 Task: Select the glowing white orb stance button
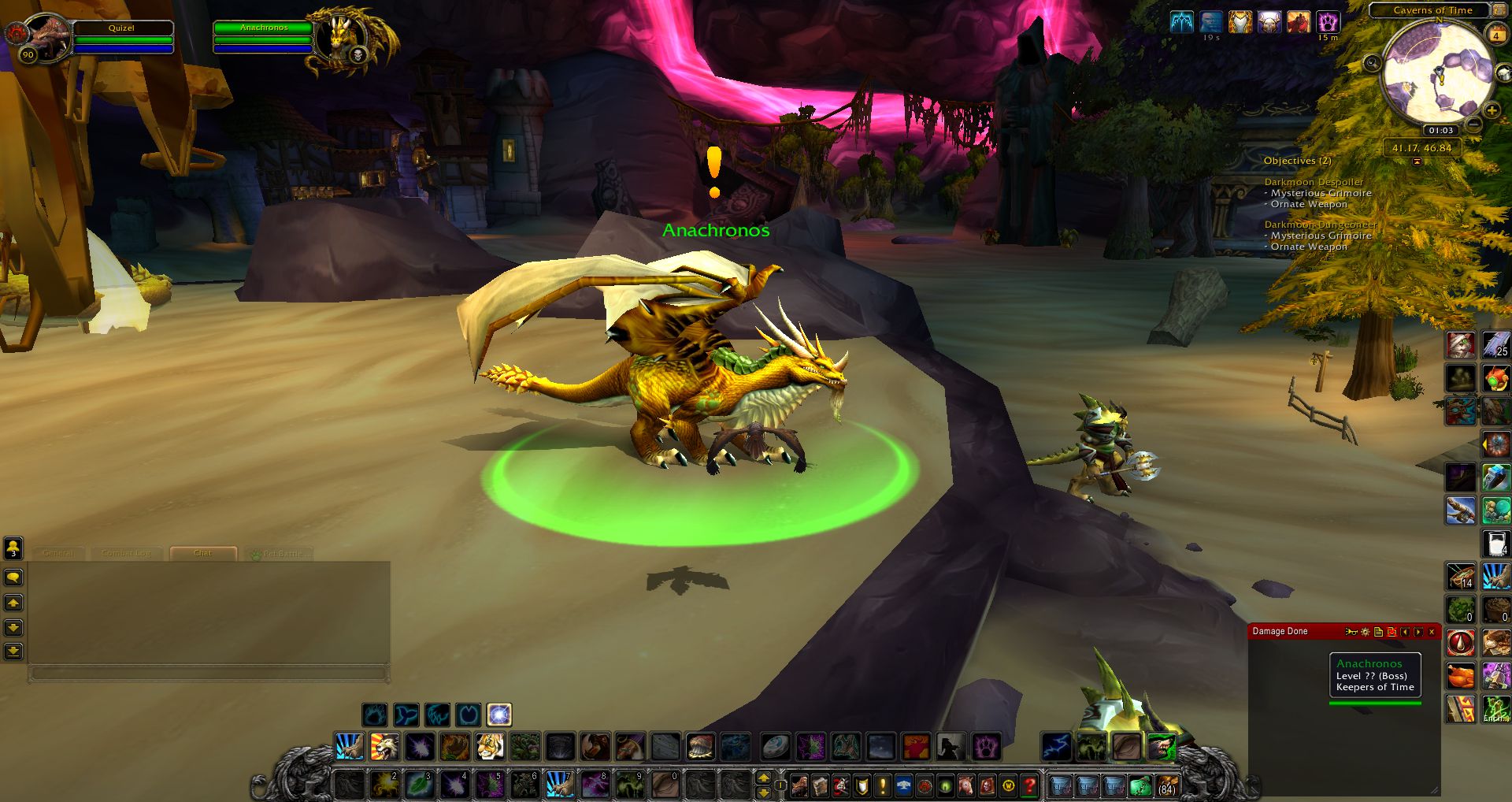[498, 715]
